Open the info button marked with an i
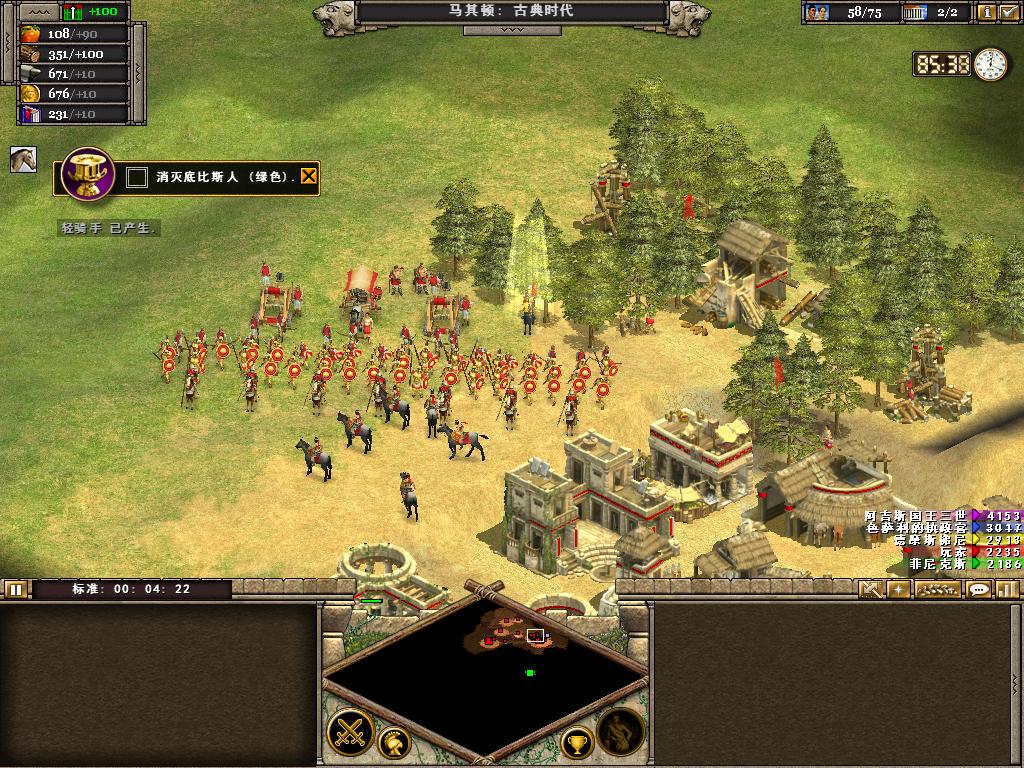 [987, 12]
